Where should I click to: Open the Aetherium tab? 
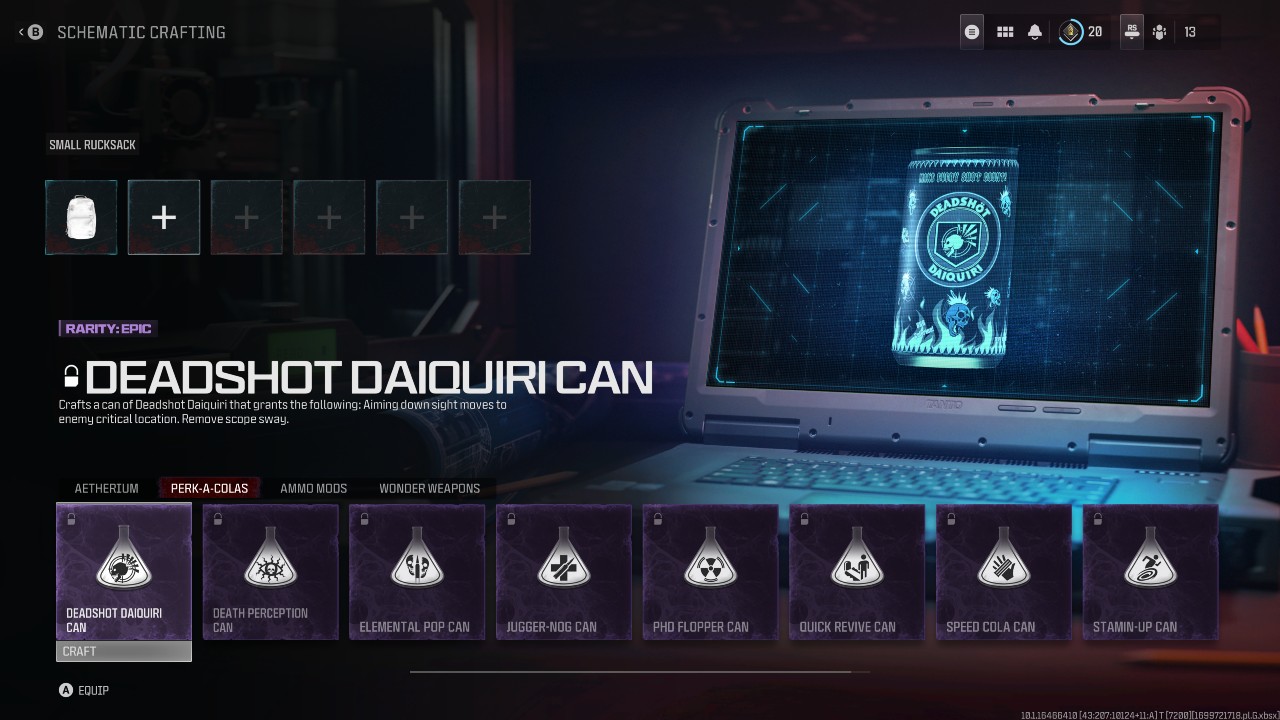tap(106, 488)
